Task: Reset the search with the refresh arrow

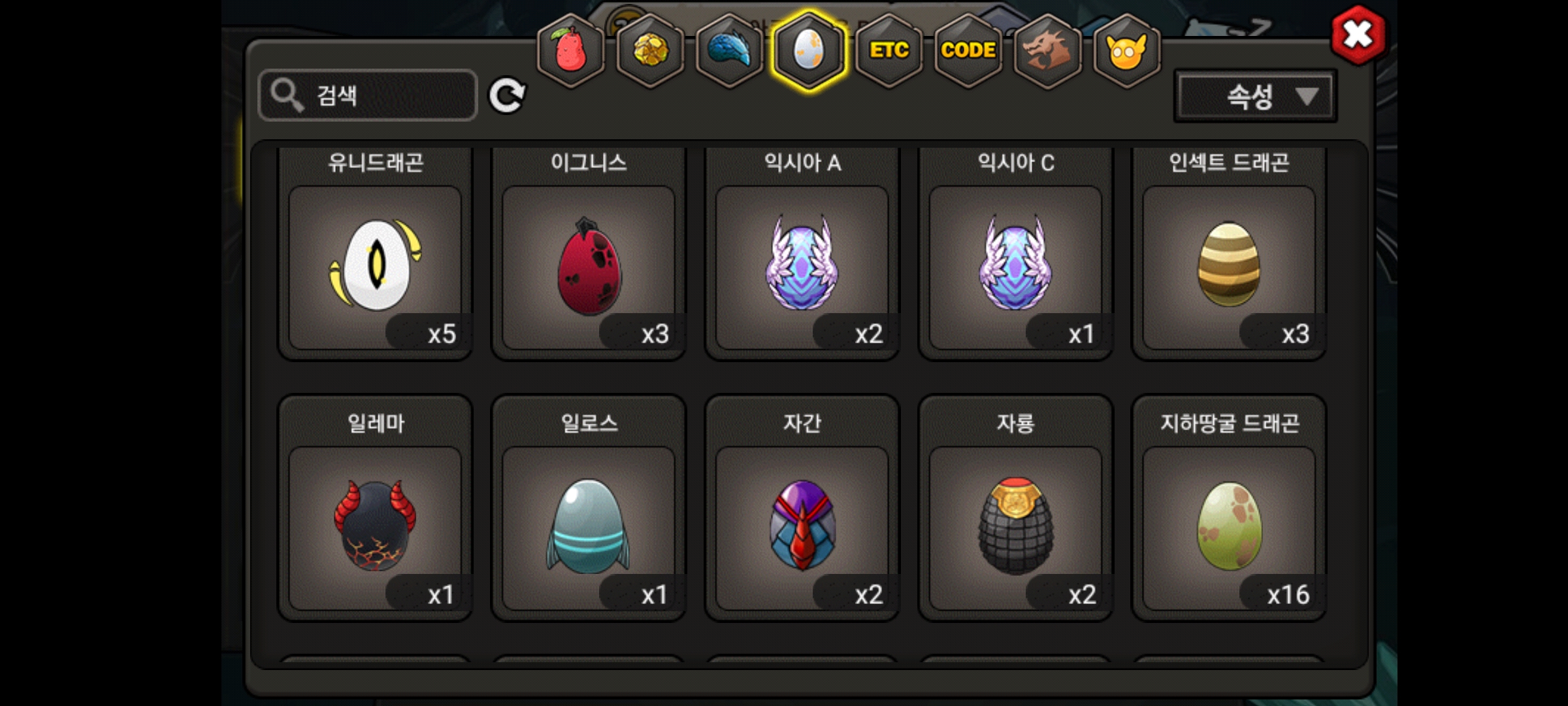Action: [507, 96]
